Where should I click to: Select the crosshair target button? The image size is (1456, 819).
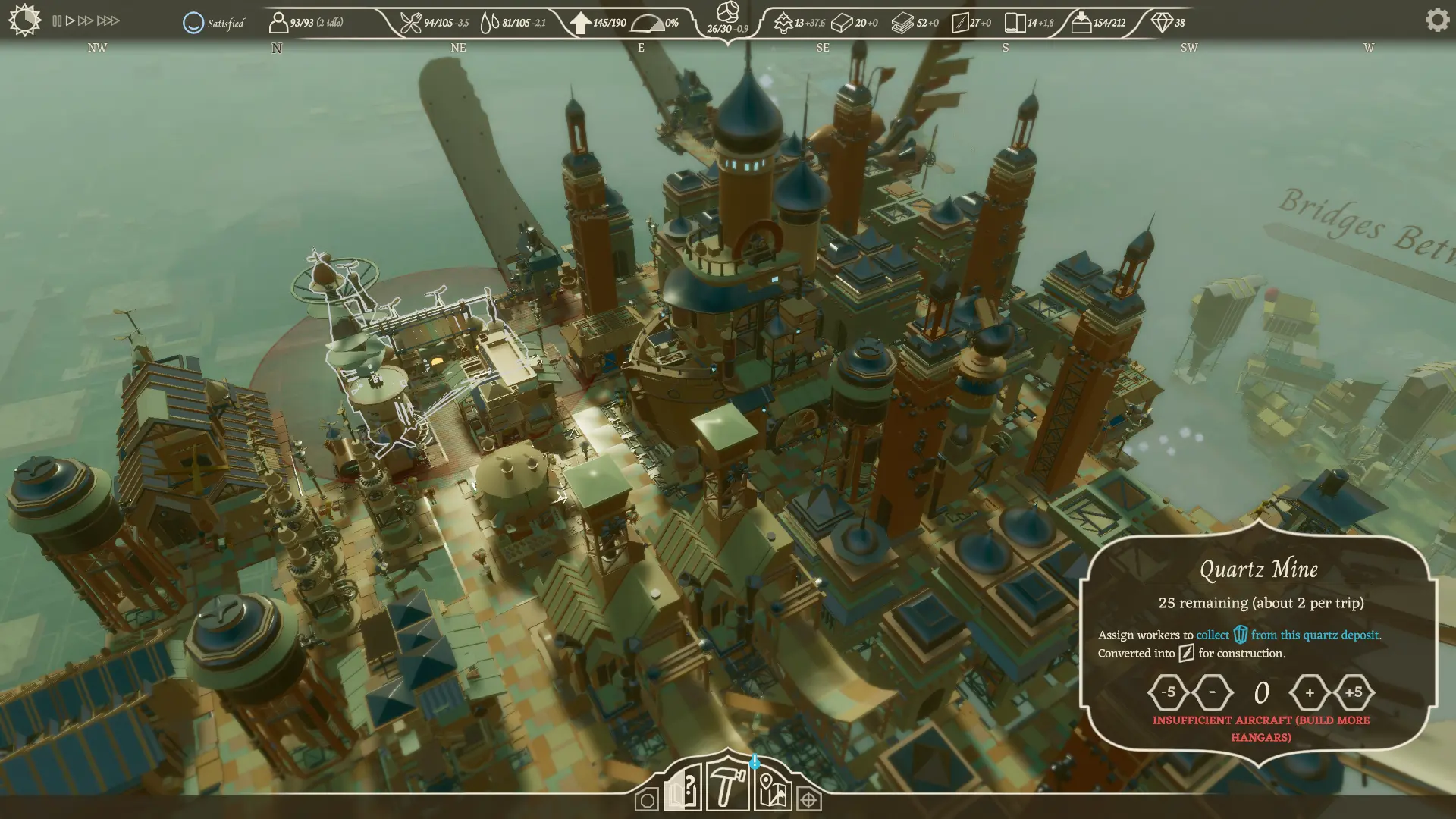(809, 801)
